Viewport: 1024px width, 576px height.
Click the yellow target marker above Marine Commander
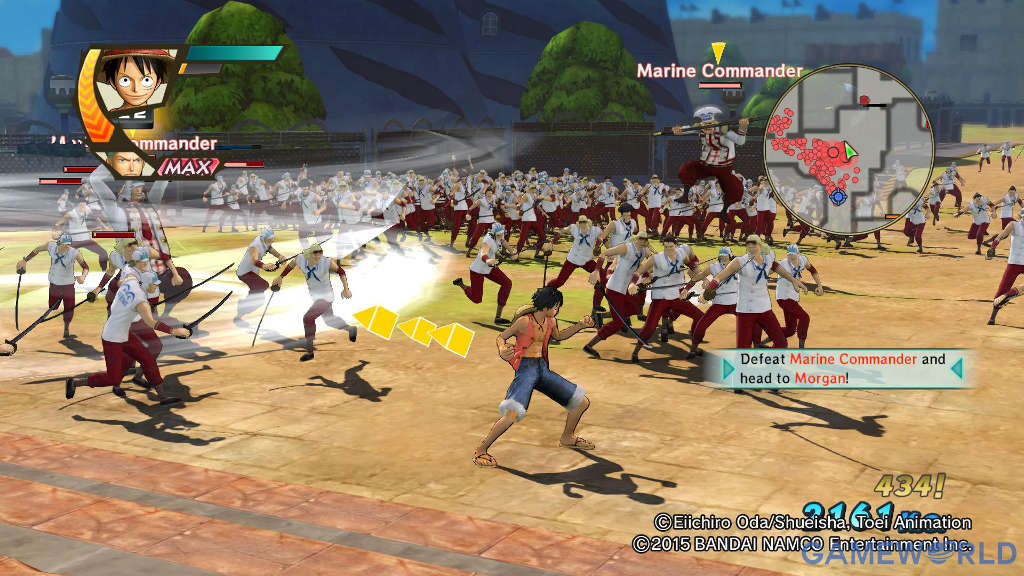tap(718, 52)
